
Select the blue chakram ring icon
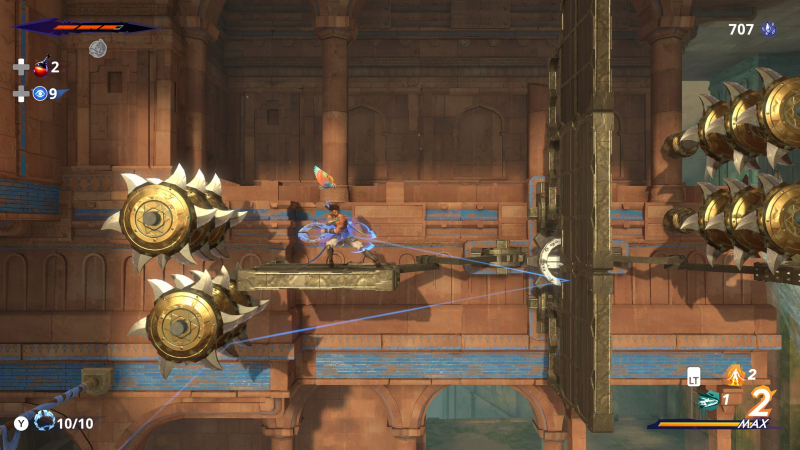point(43,421)
